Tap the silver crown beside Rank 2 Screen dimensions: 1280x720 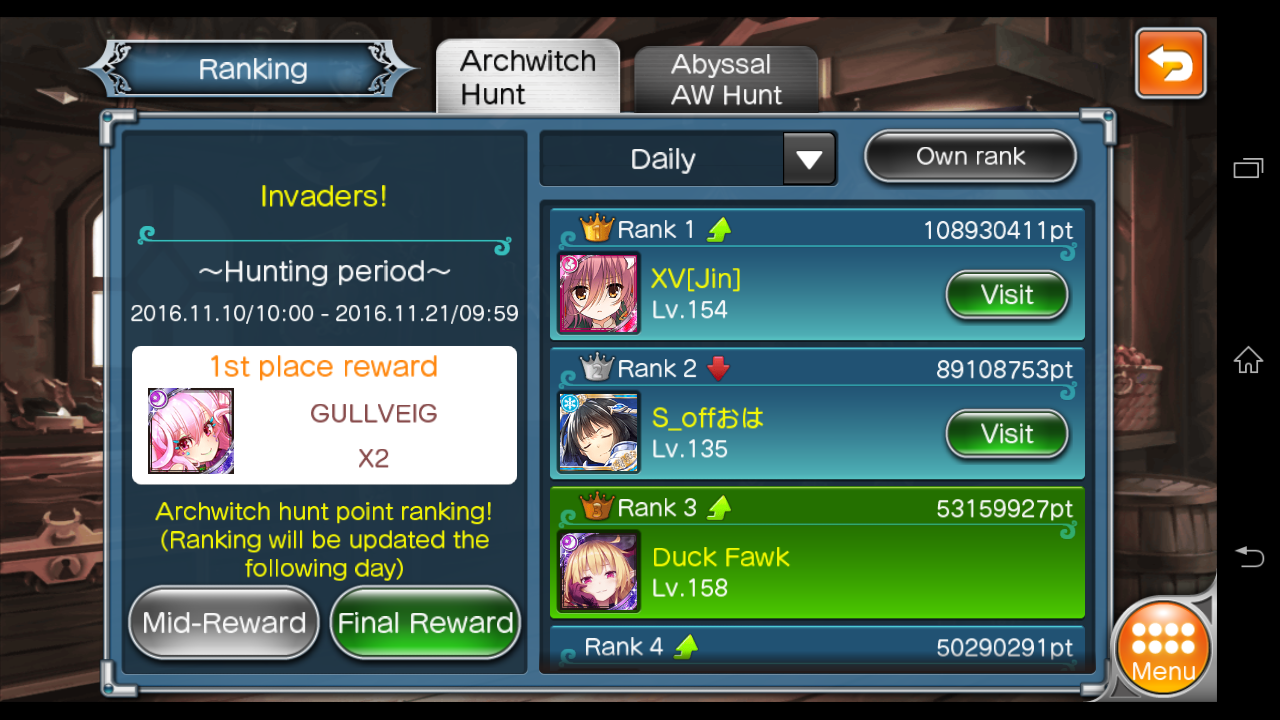point(595,368)
